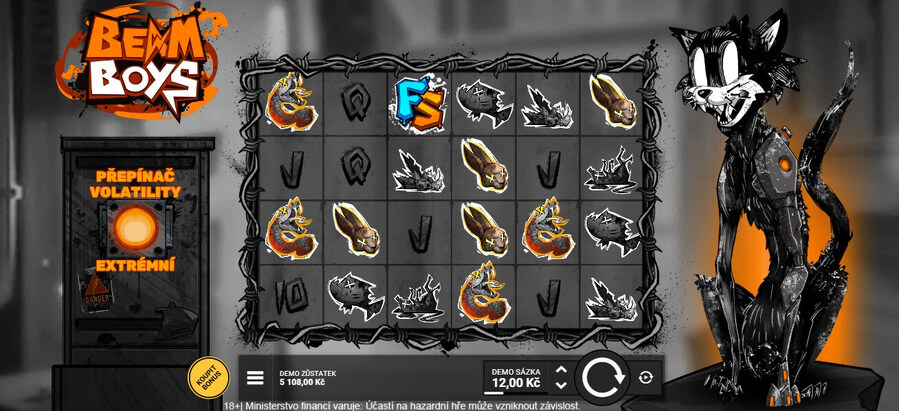Click the Koupit Bonus button

208,378
